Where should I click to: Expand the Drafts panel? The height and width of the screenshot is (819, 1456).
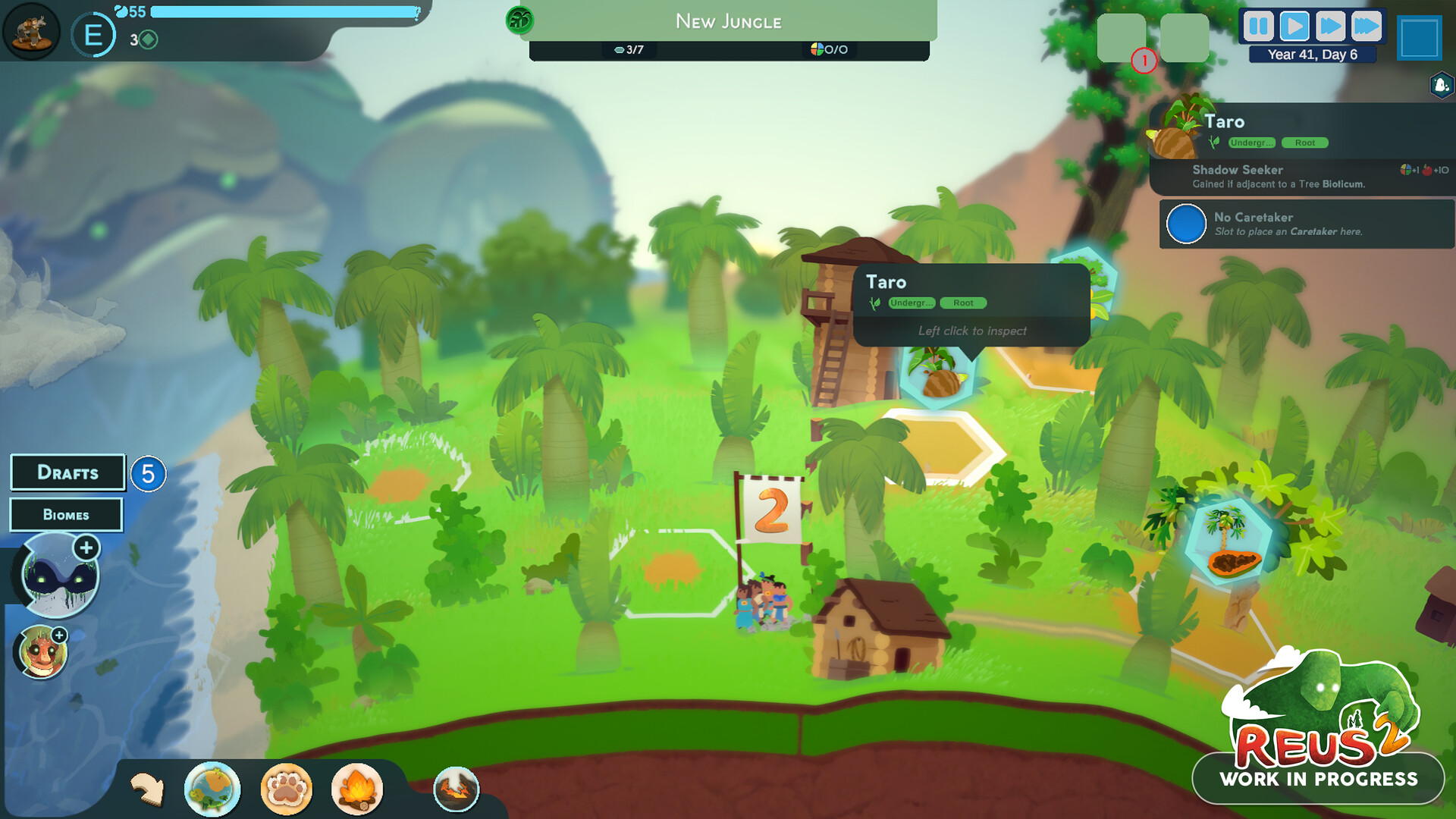pyautogui.click(x=67, y=472)
